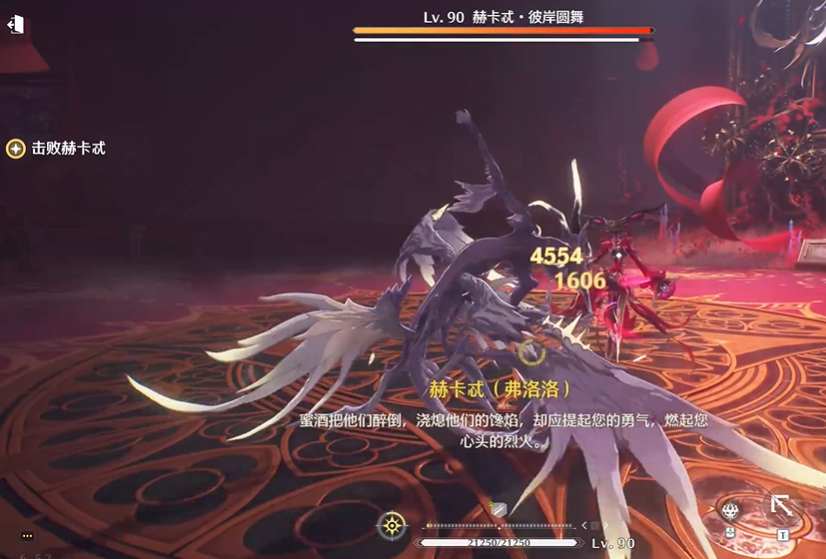Use the echo skill with the demon mask icon
The width and height of the screenshot is (826, 559).
[x=730, y=511]
